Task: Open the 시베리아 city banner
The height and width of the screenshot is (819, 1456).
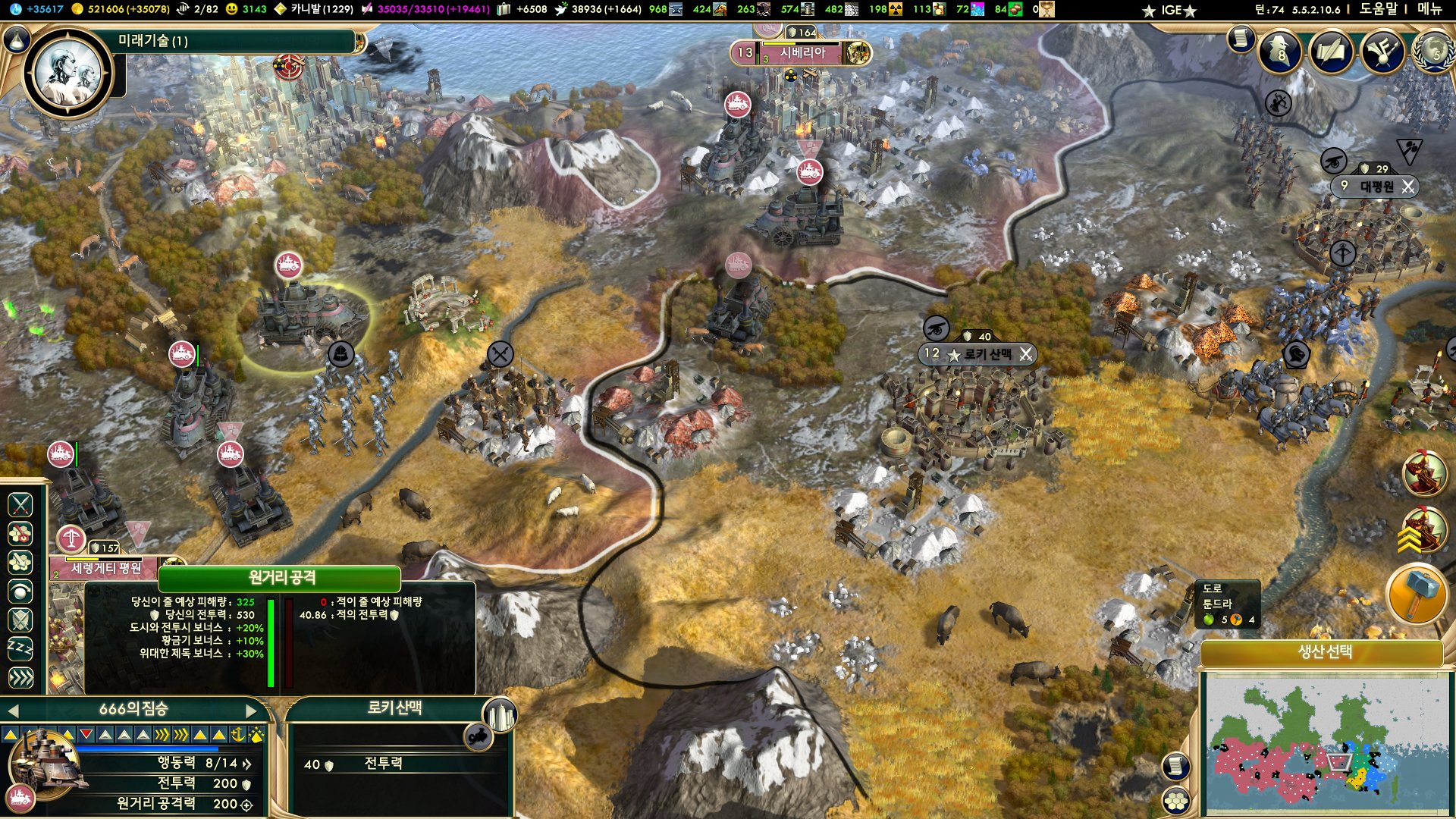Action: coord(802,53)
